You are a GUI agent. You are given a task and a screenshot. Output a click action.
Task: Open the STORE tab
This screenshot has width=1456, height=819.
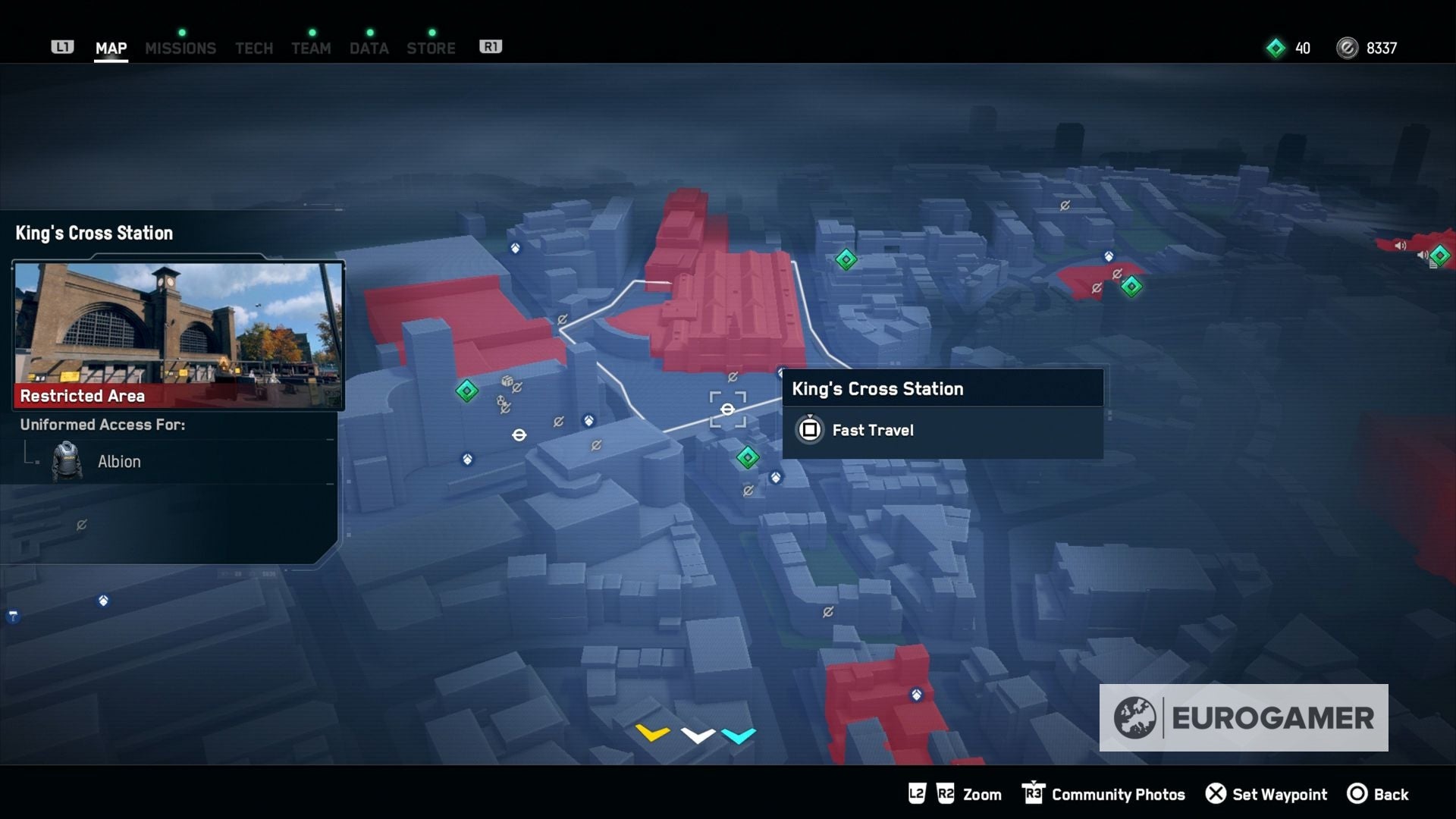coord(431,47)
